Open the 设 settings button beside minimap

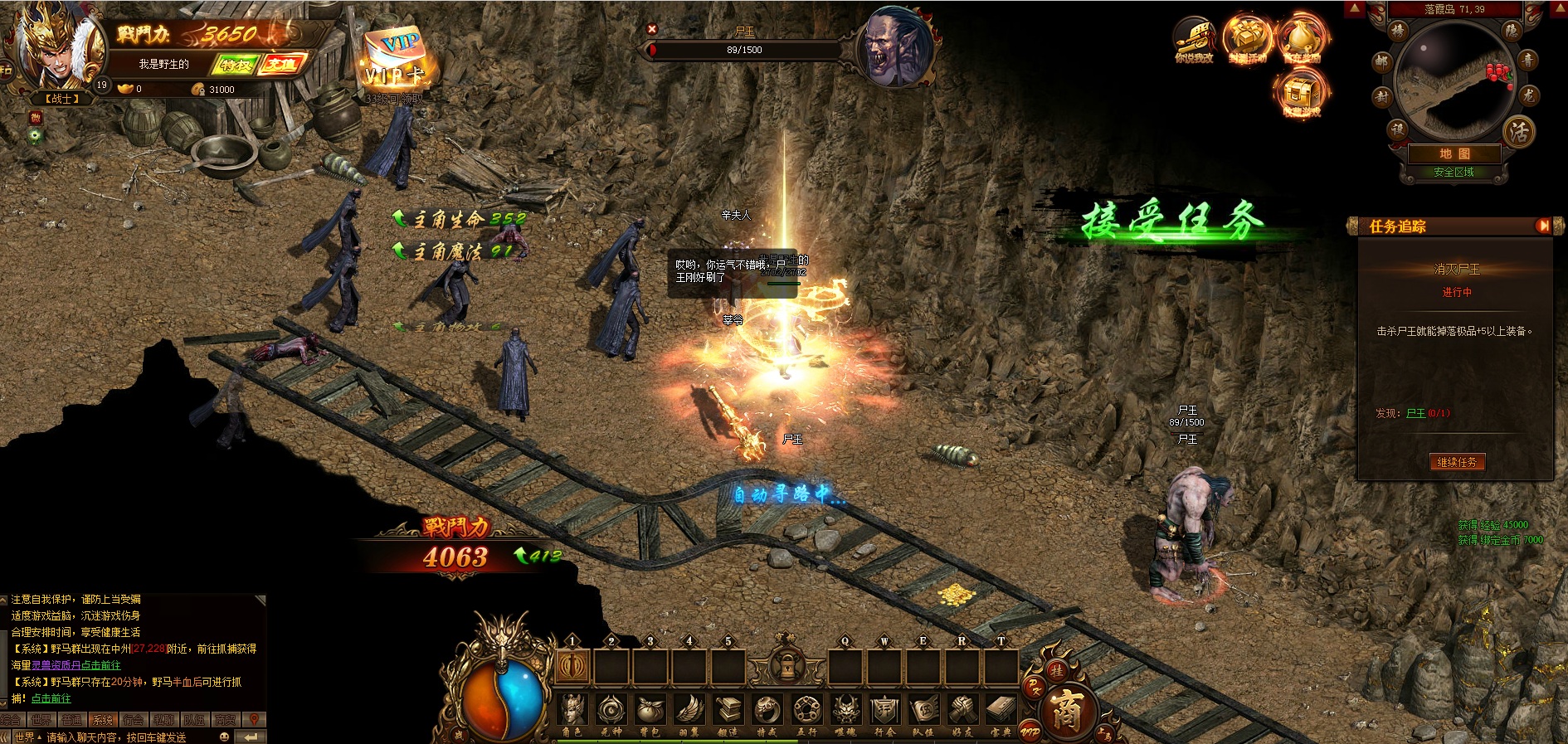(x=1398, y=129)
